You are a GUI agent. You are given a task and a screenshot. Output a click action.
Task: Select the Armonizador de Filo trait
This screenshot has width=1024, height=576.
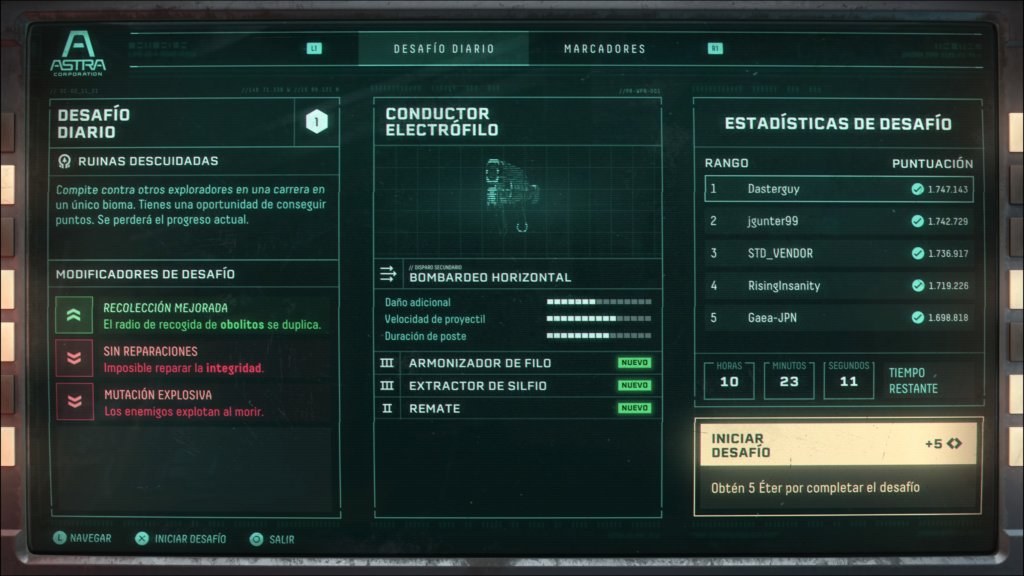[517, 363]
